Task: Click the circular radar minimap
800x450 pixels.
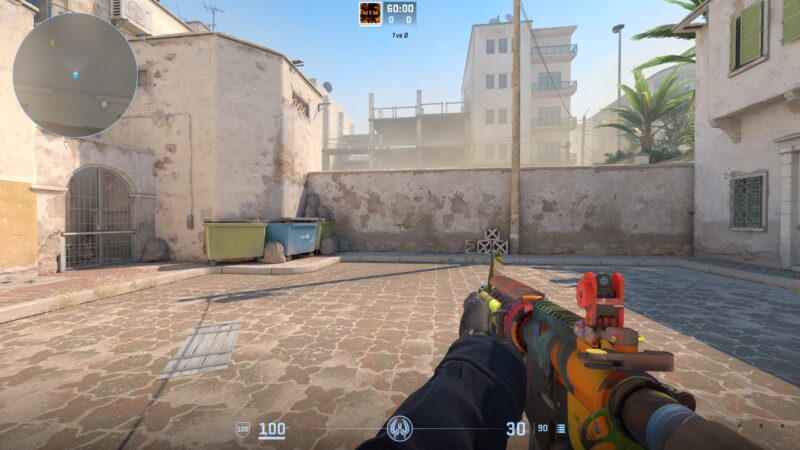Action: (75, 74)
